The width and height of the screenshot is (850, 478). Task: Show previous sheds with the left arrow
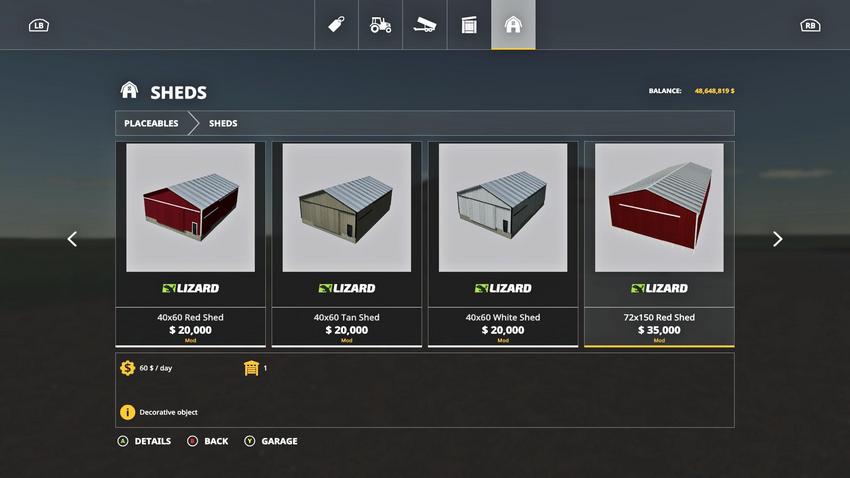point(72,239)
